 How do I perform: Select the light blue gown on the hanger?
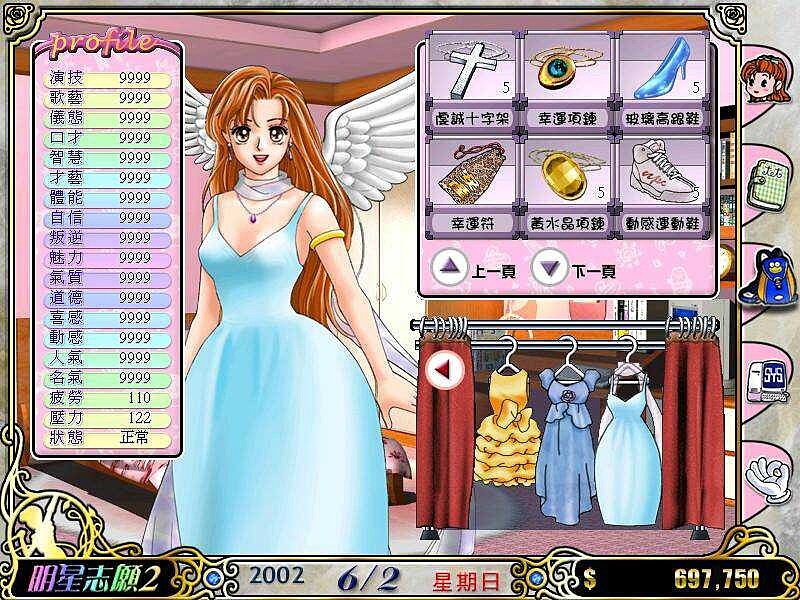(630, 440)
